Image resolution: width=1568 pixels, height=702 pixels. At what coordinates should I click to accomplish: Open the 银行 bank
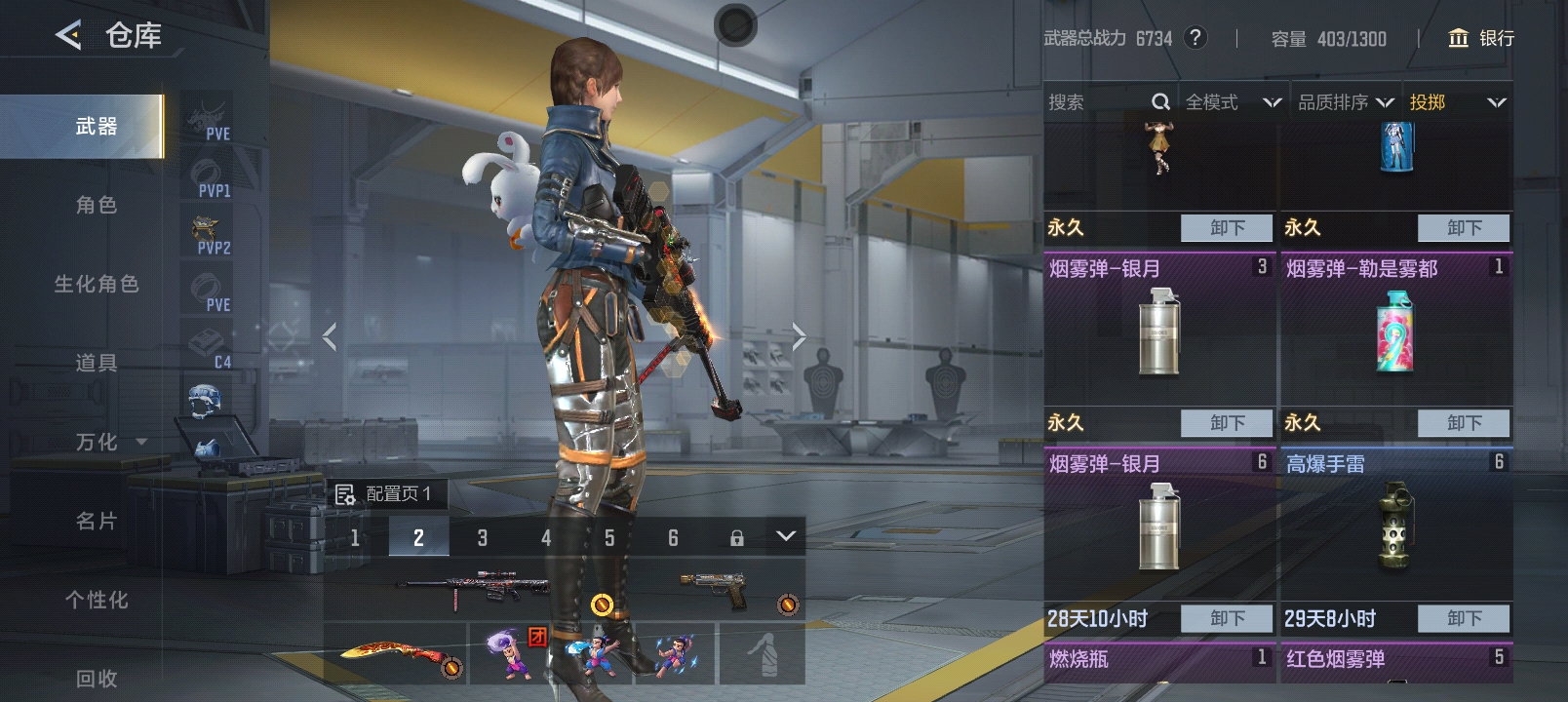1481,38
